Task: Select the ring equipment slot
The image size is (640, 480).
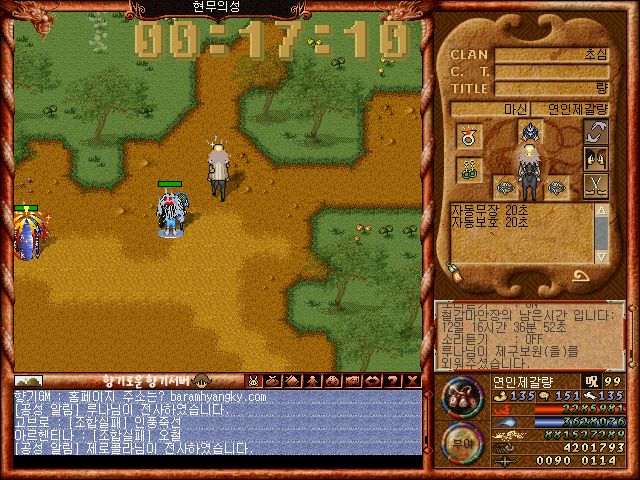Action: (x=468, y=136)
